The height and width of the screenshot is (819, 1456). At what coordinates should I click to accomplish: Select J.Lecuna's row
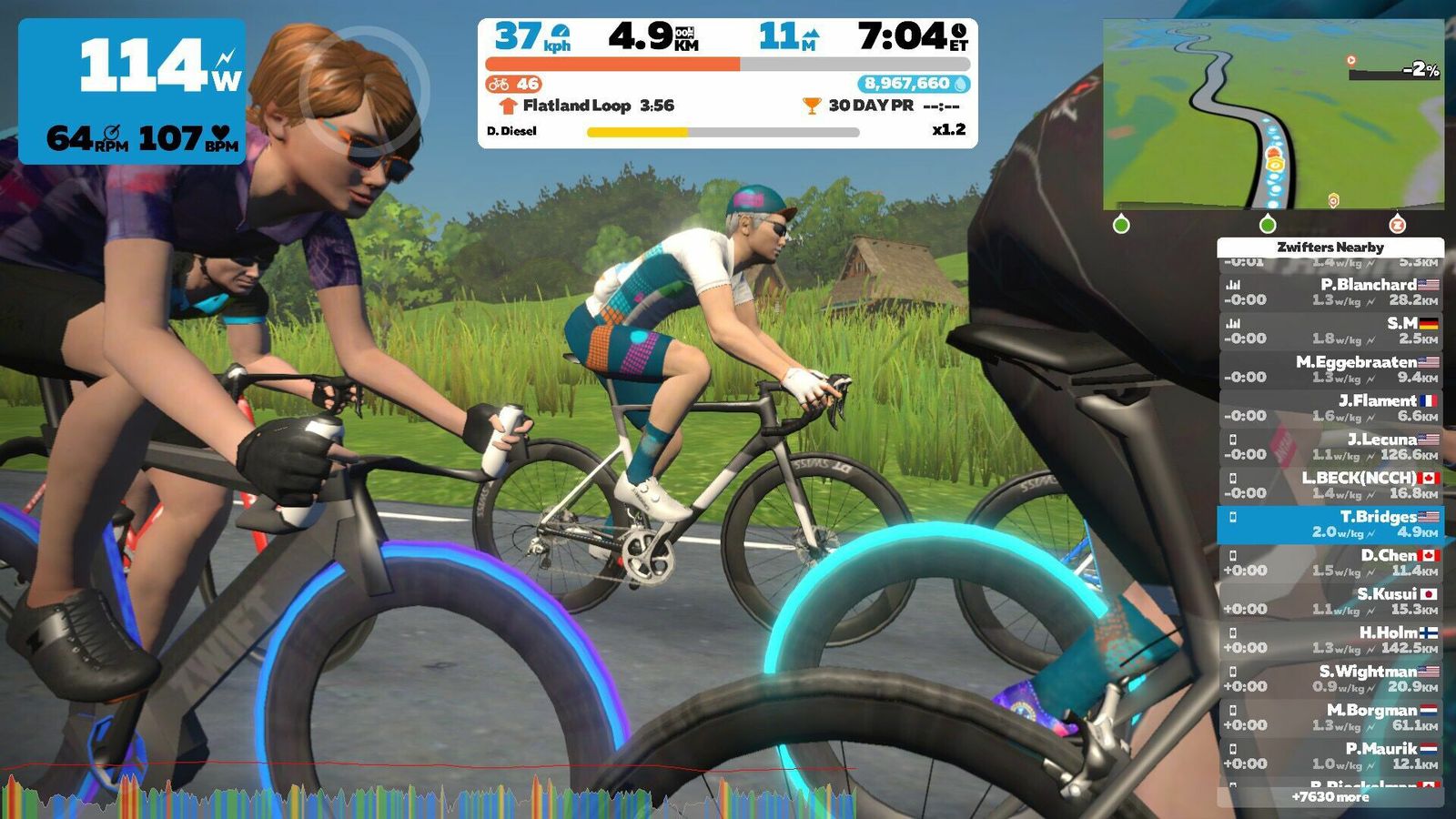click(x=1330, y=447)
